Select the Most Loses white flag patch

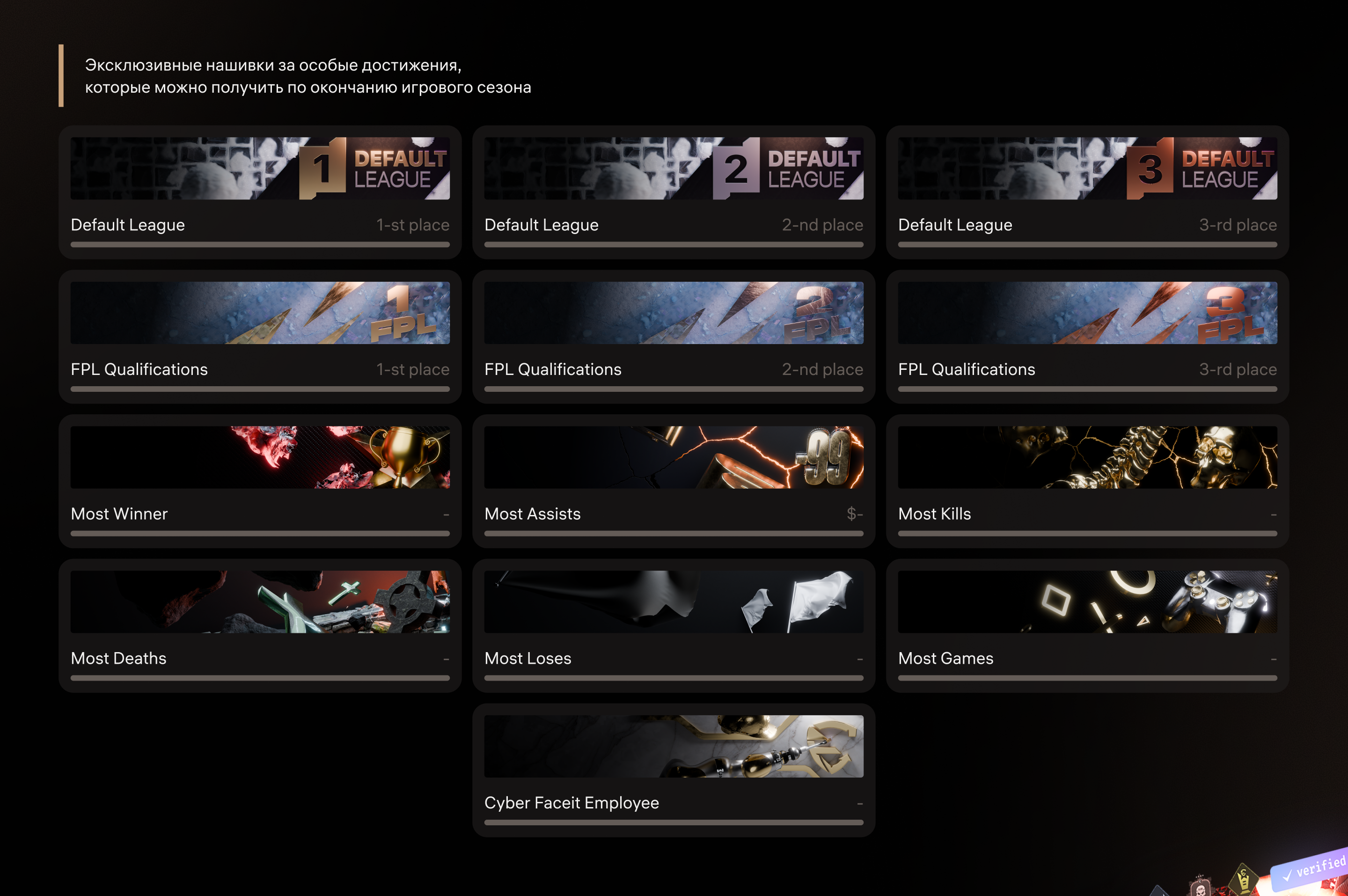[x=674, y=626]
